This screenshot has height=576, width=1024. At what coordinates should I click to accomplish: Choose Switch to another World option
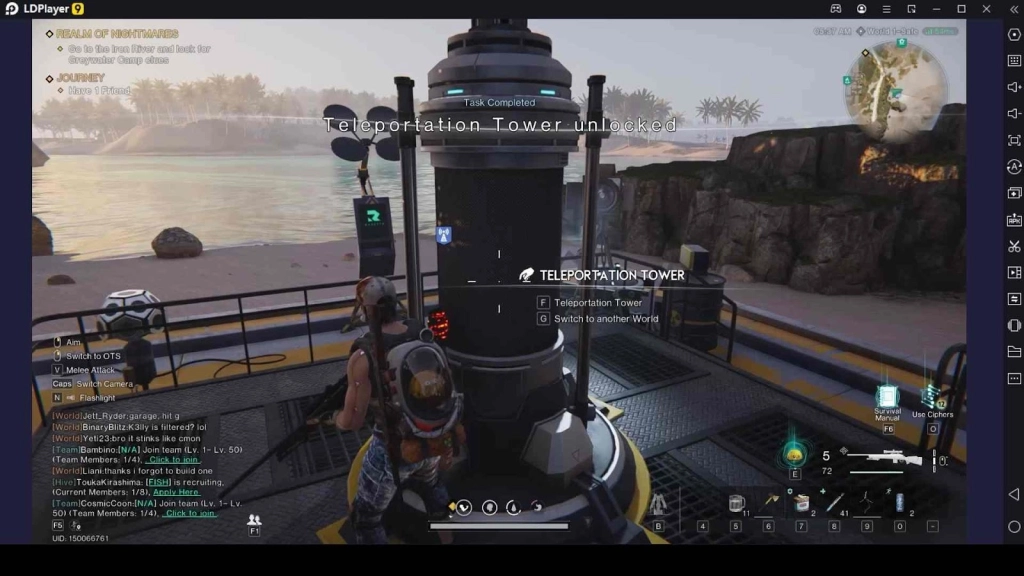(x=606, y=319)
